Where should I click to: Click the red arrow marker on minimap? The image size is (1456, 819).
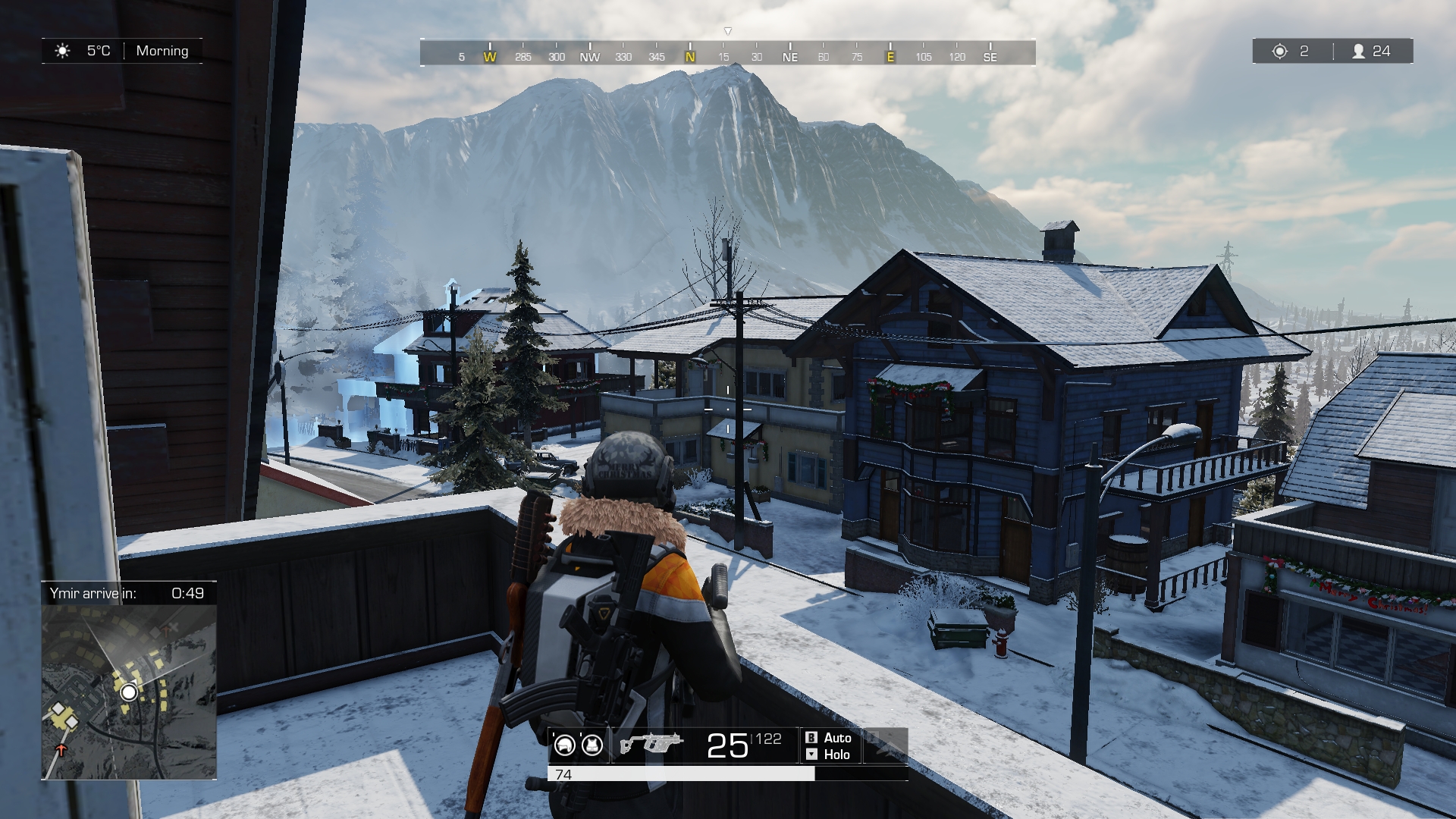tap(61, 750)
